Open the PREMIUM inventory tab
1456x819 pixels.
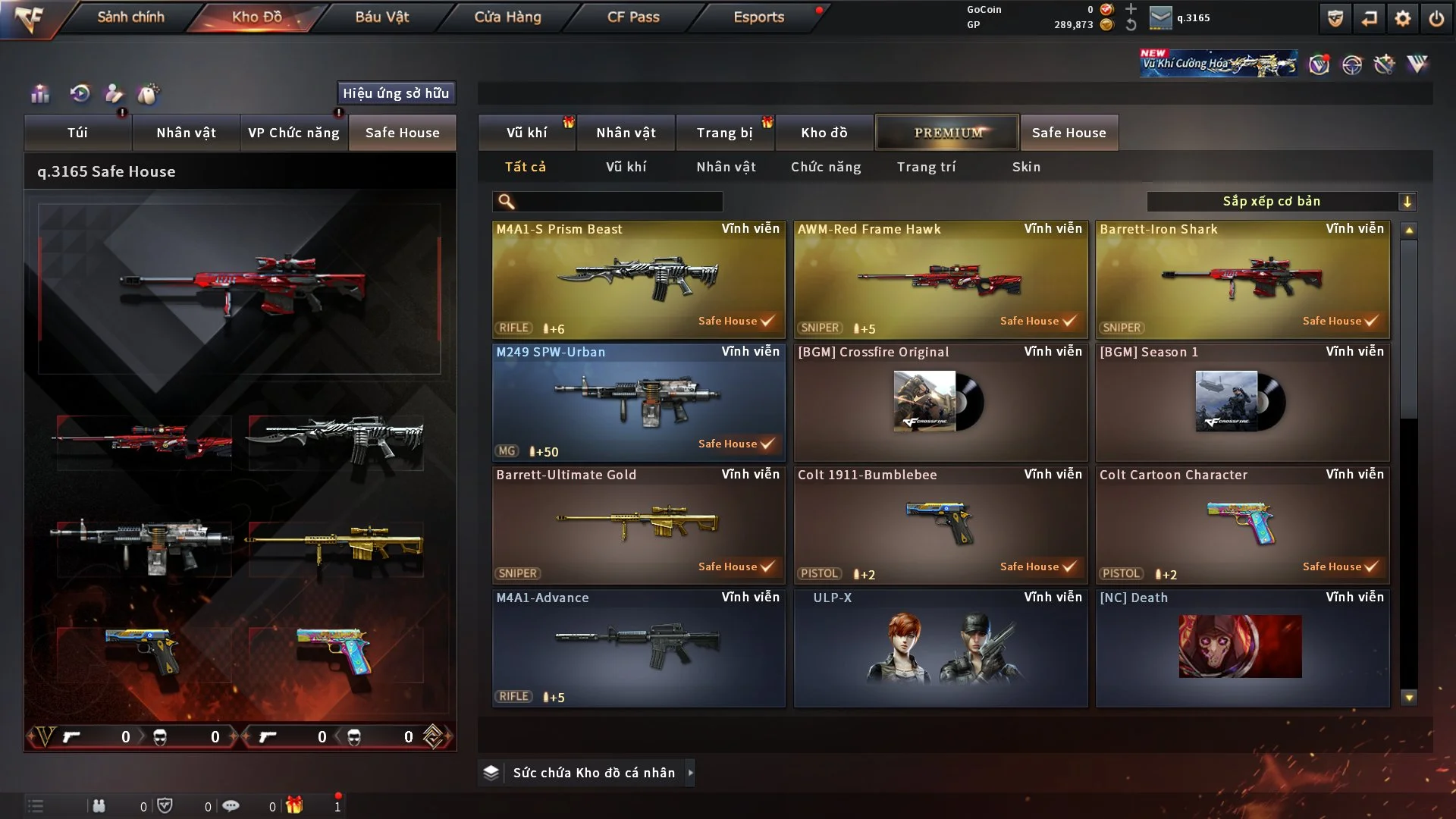click(947, 133)
